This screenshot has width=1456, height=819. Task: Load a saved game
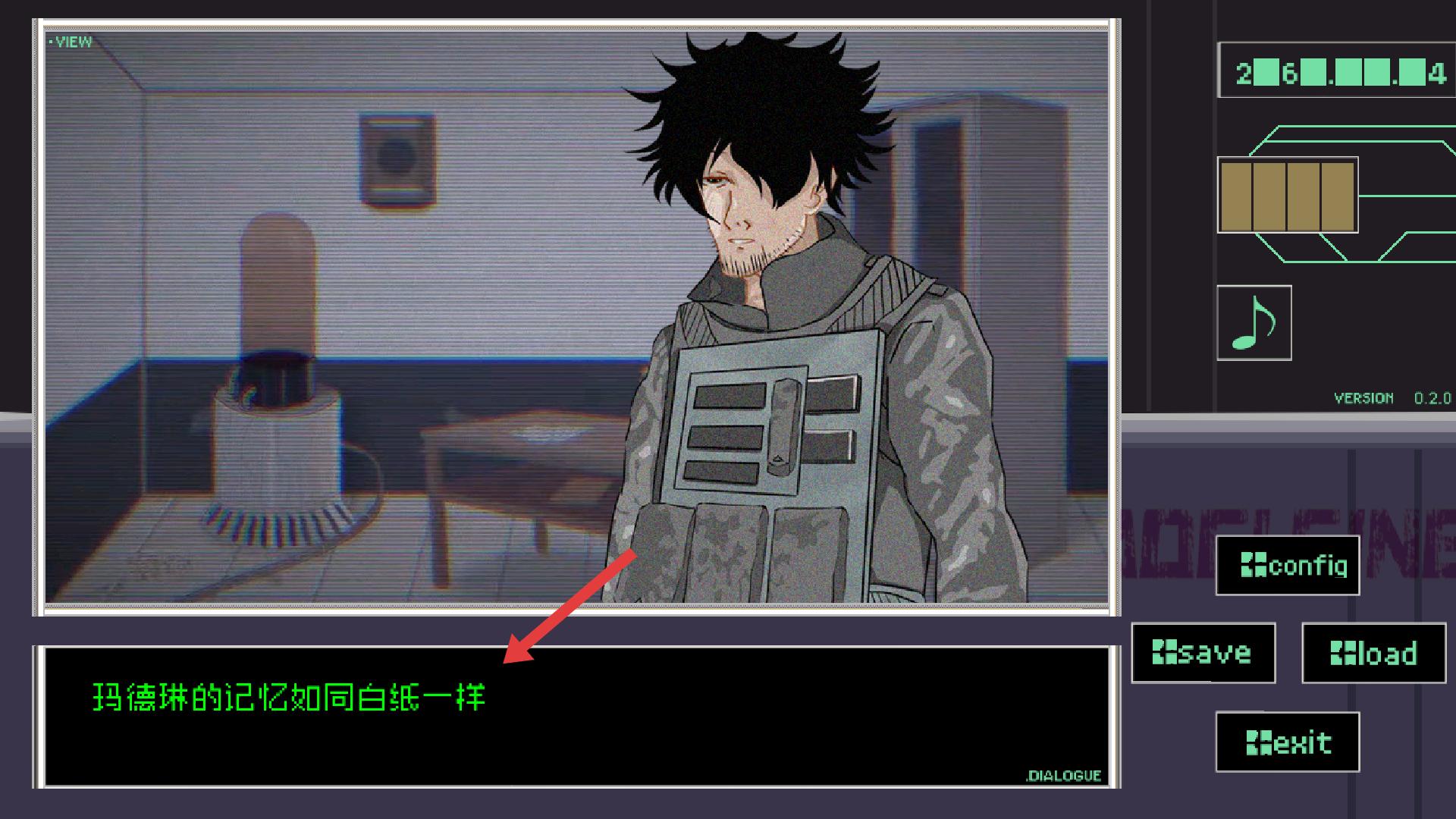click(1373, 653)
